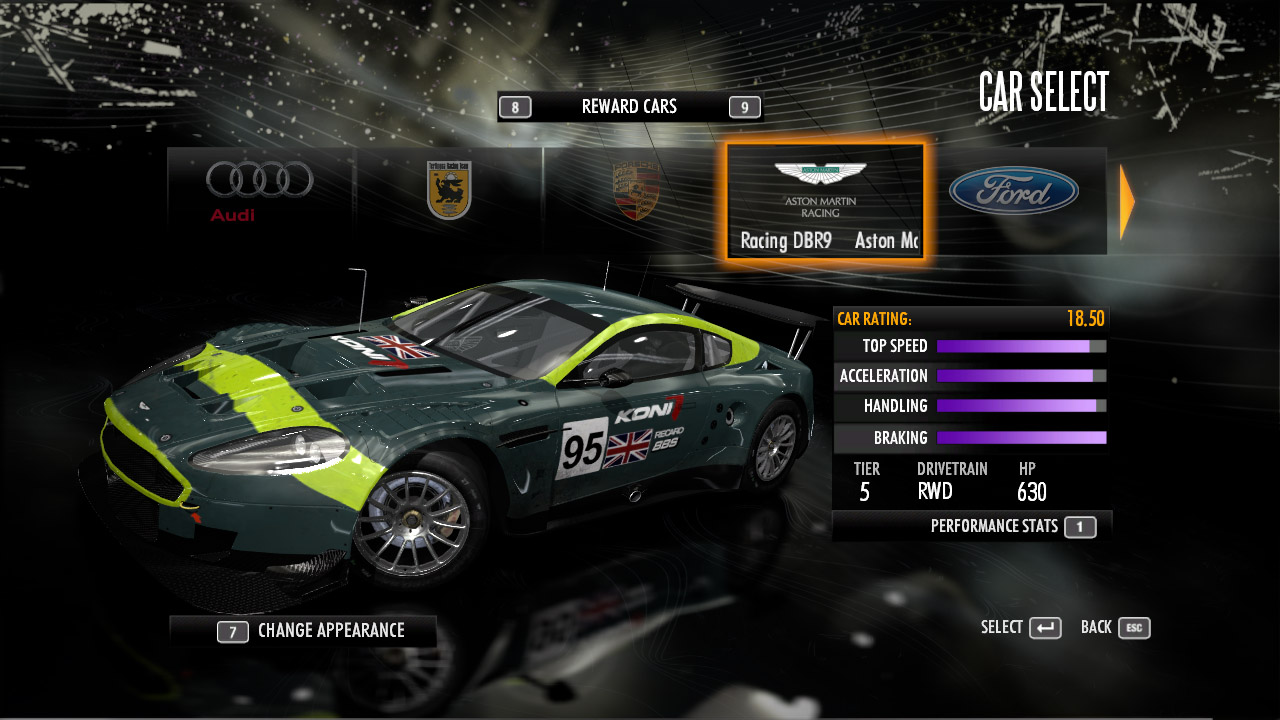Confirm the car with Select
Screen dimensions: 1280x720
pos(1020,628)
